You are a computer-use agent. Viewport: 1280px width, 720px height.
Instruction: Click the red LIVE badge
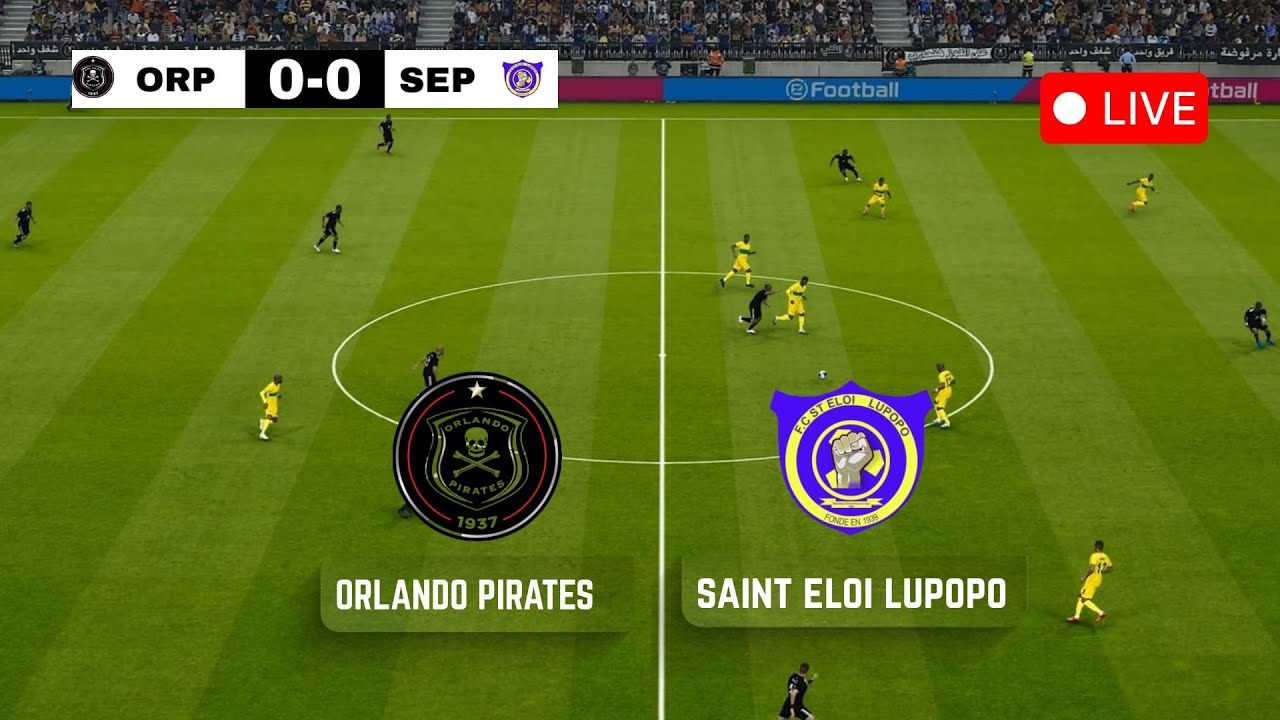coord(1123,108)
